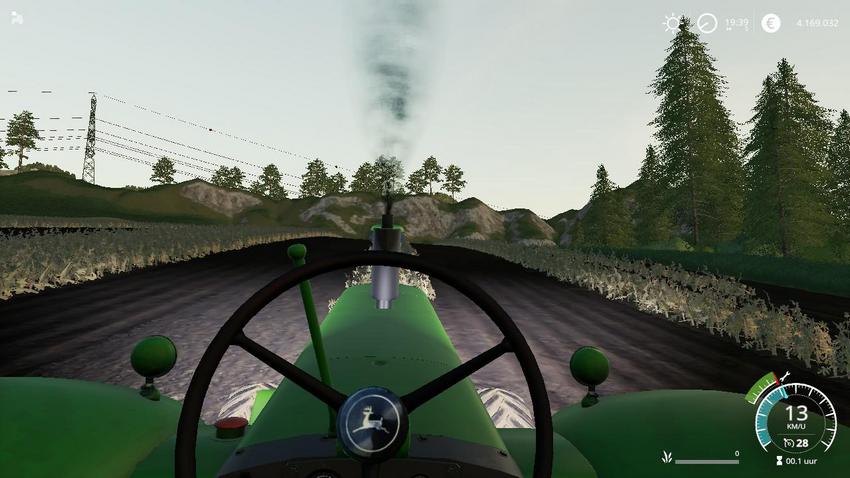The image size is (850, 478).
Task: Open the euro money icon
Action: (x=770, y=23)
